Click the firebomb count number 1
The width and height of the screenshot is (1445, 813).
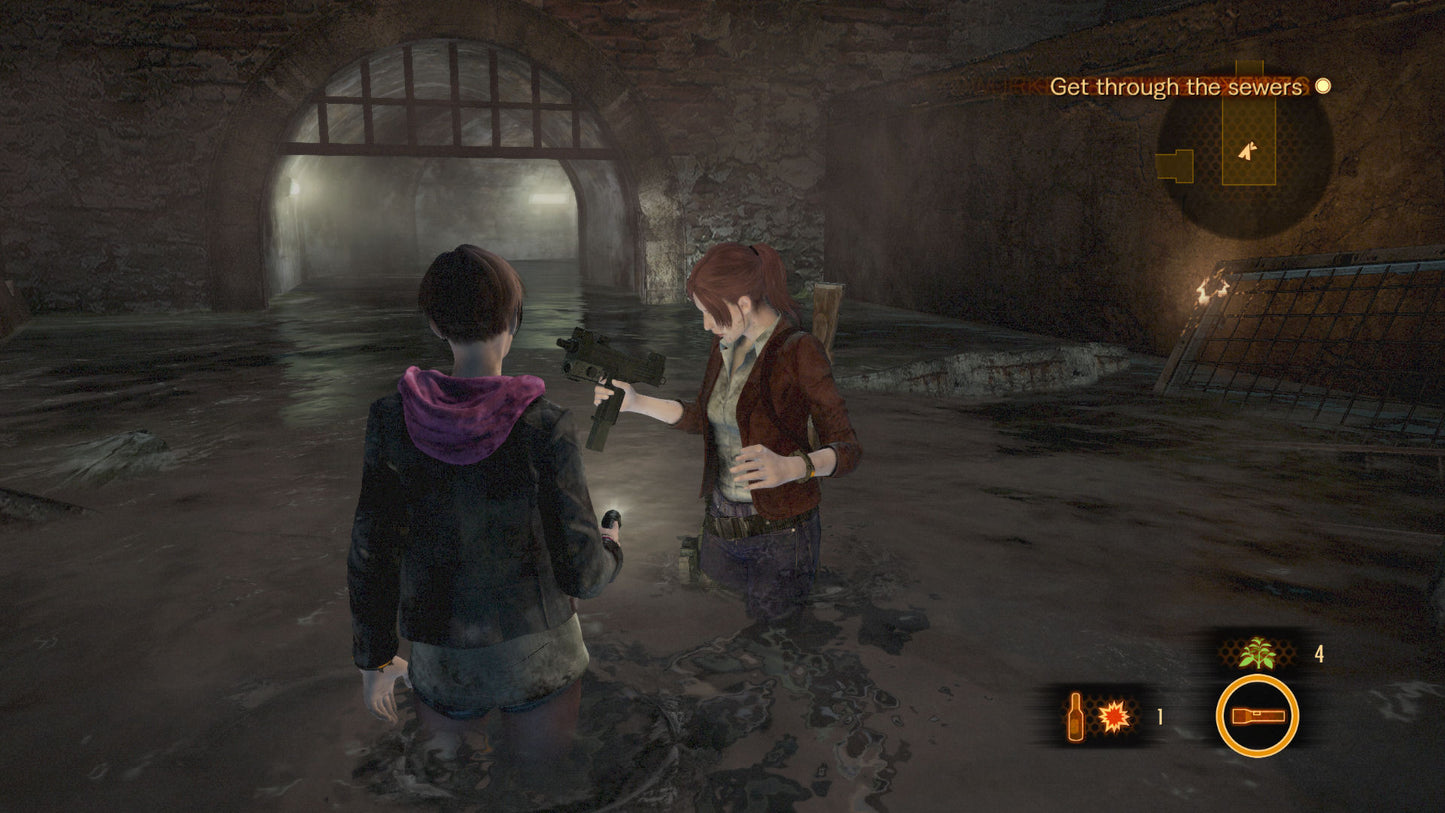[x=1158, y=715]
